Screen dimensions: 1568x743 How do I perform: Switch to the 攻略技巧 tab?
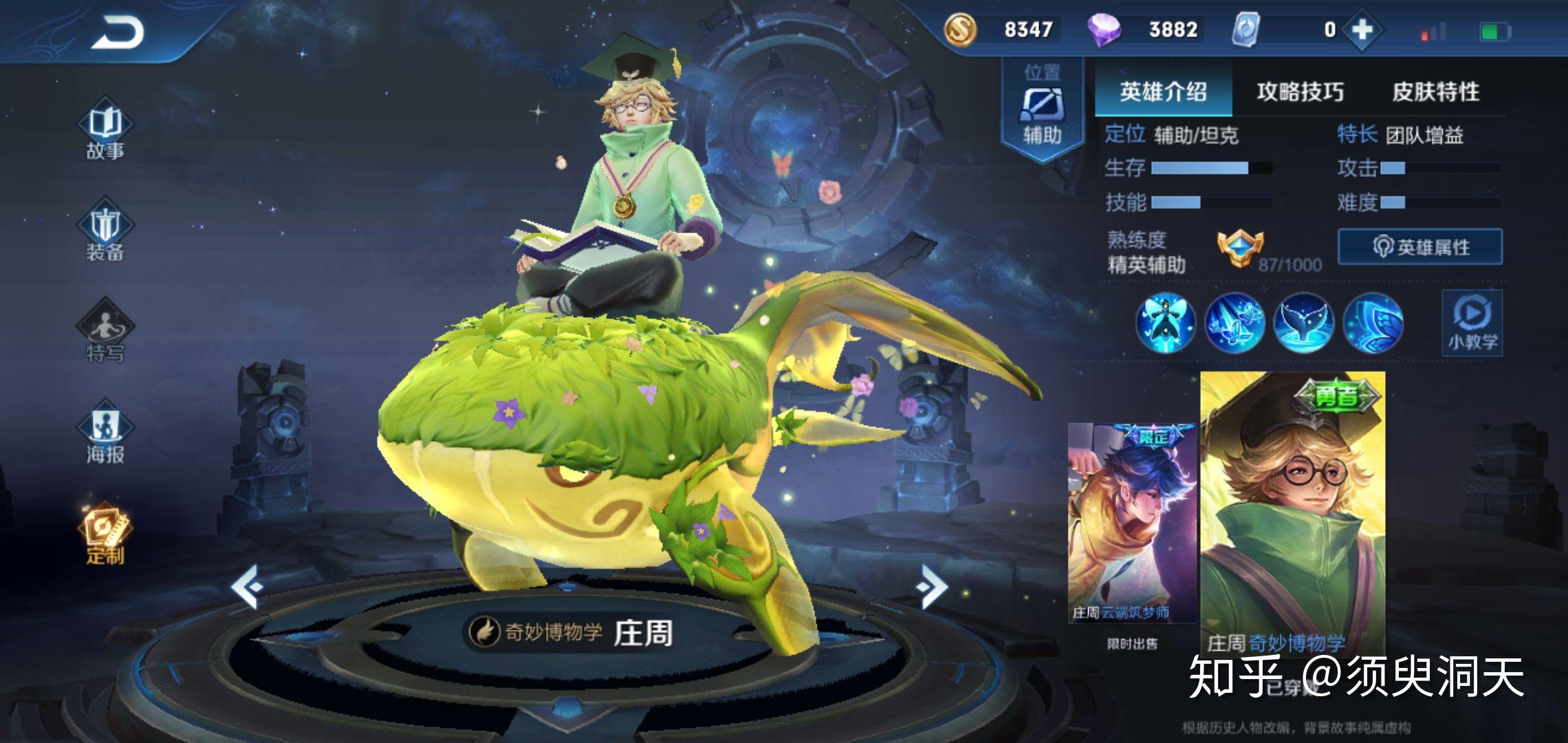(x=1300, y=92)
